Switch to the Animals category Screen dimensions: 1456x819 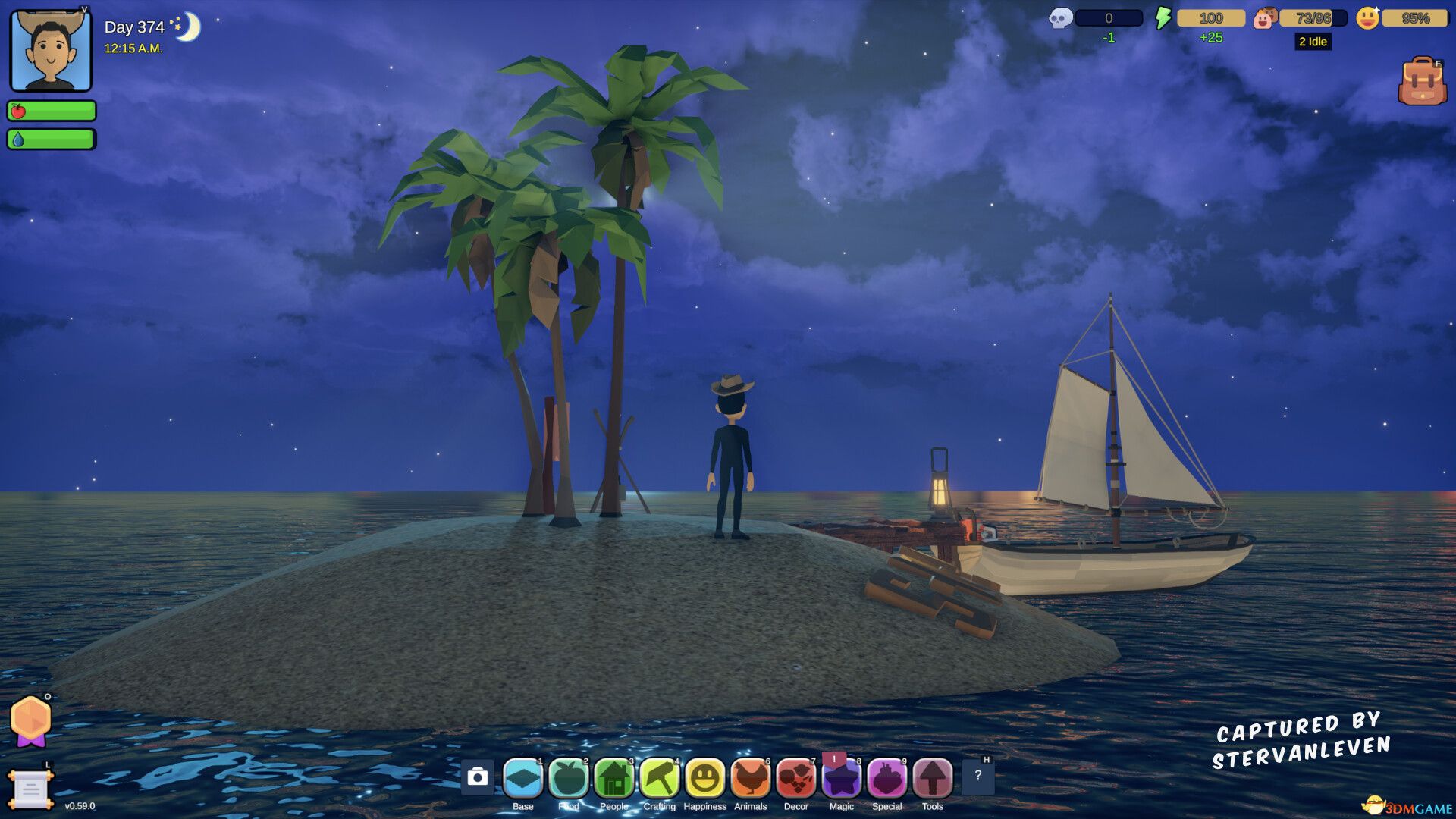coord(751,777)
